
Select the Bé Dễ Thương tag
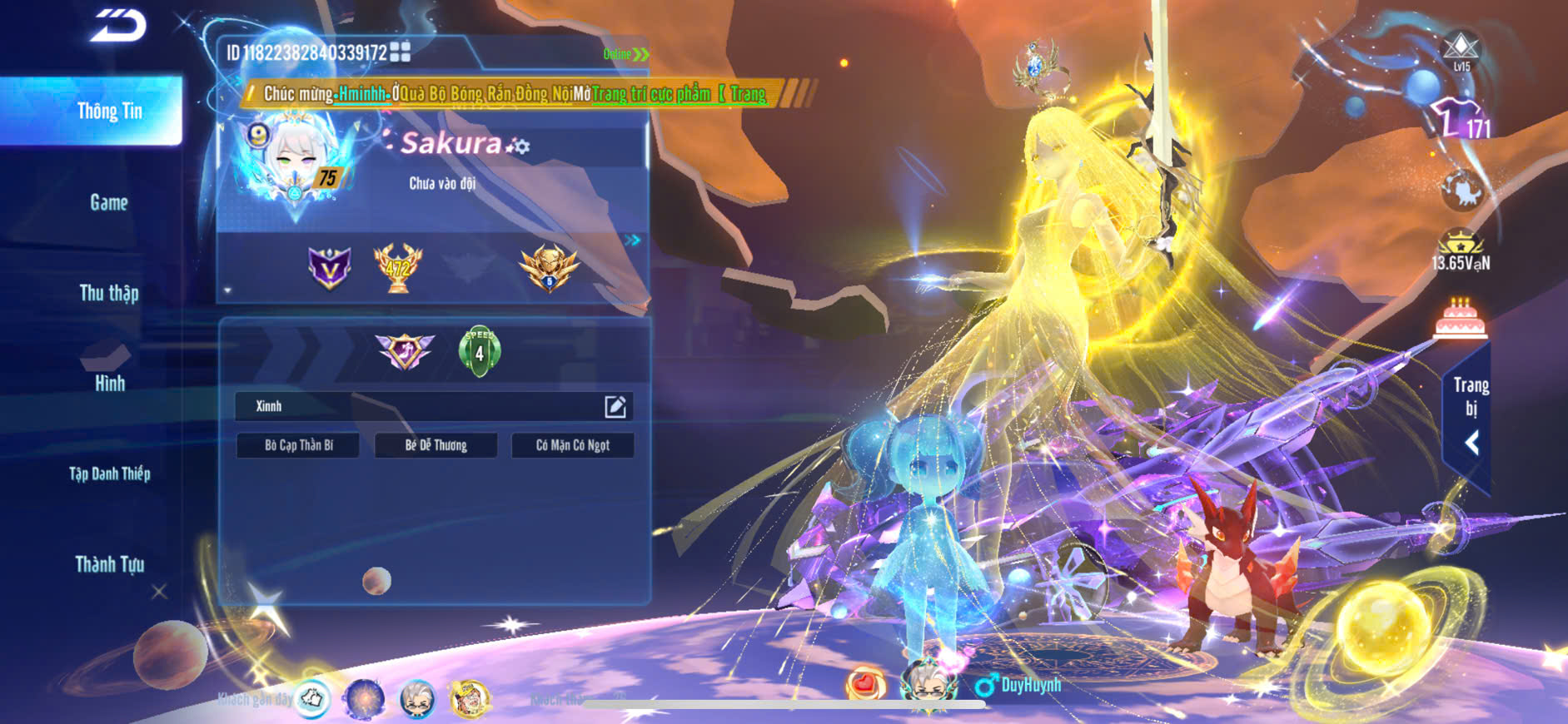pos(436,445)
